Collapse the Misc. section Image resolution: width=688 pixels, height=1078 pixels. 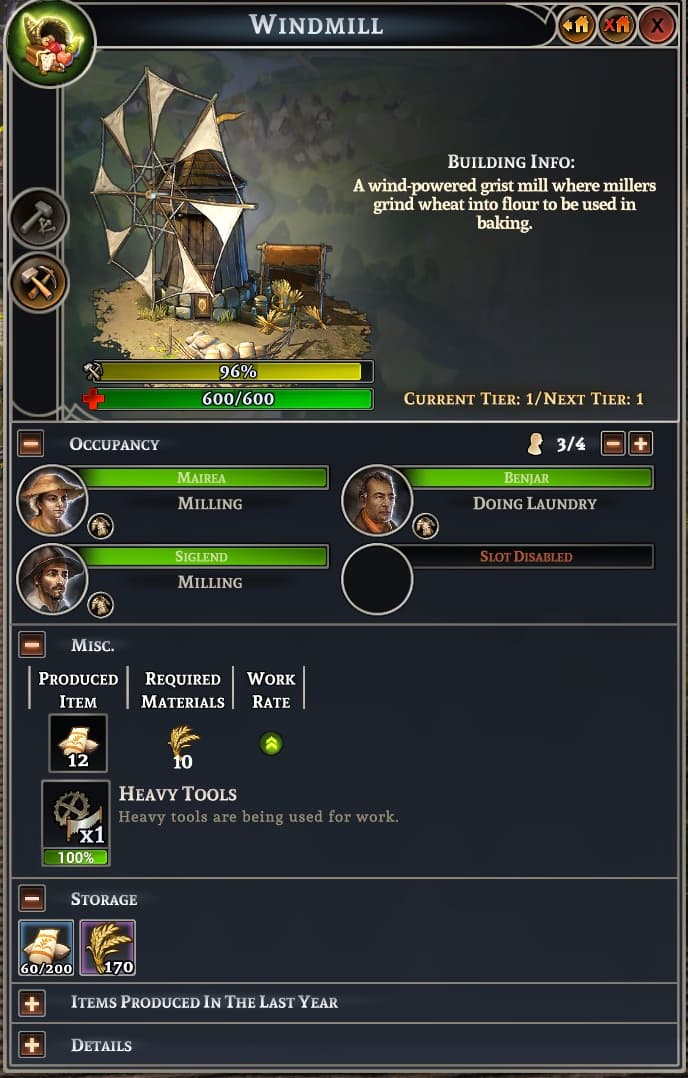click(31, 645)
